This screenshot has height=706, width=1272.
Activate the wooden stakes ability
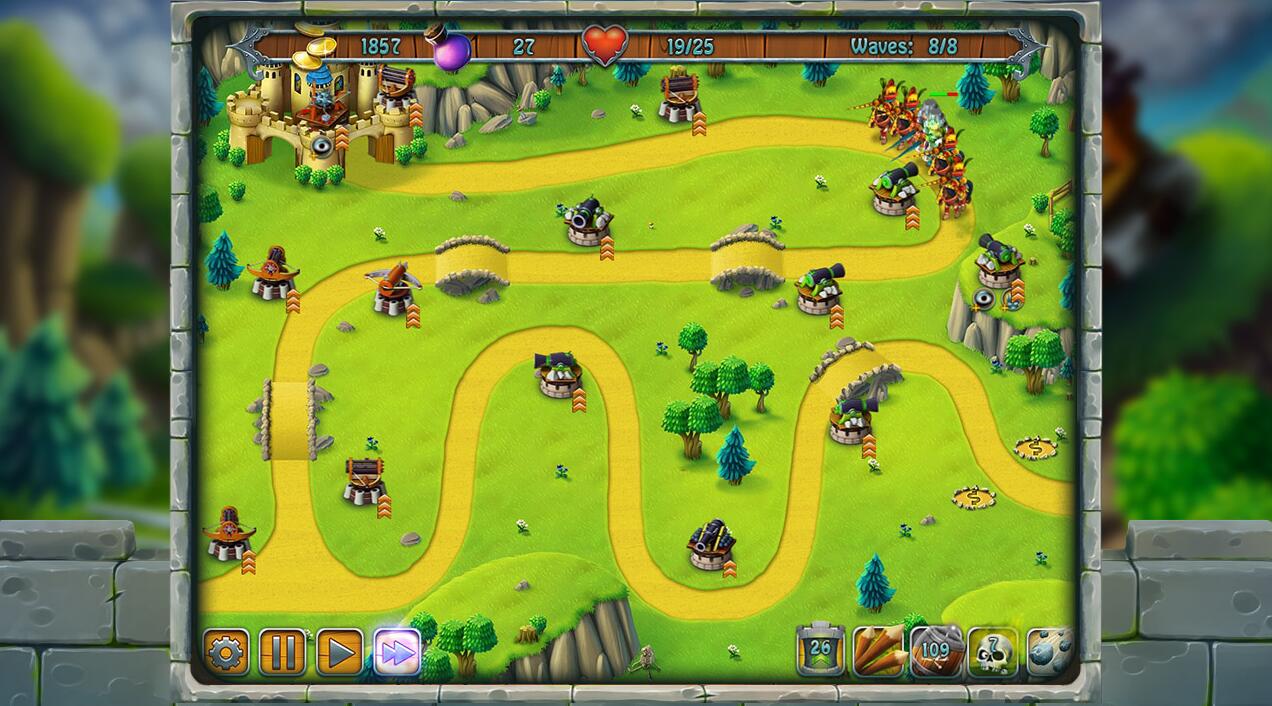pos(879,652)
